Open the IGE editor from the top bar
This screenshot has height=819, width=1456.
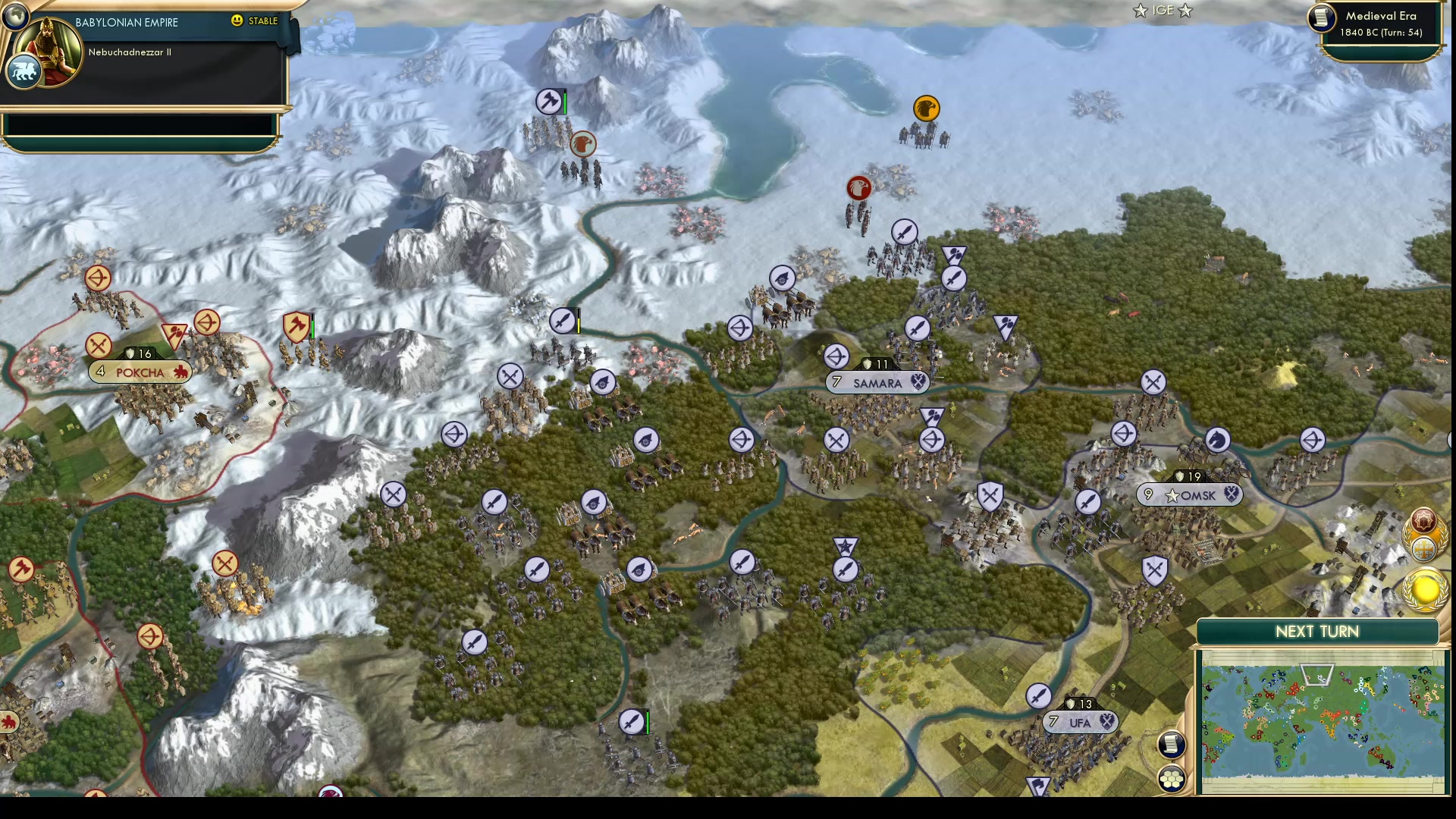1162,11
